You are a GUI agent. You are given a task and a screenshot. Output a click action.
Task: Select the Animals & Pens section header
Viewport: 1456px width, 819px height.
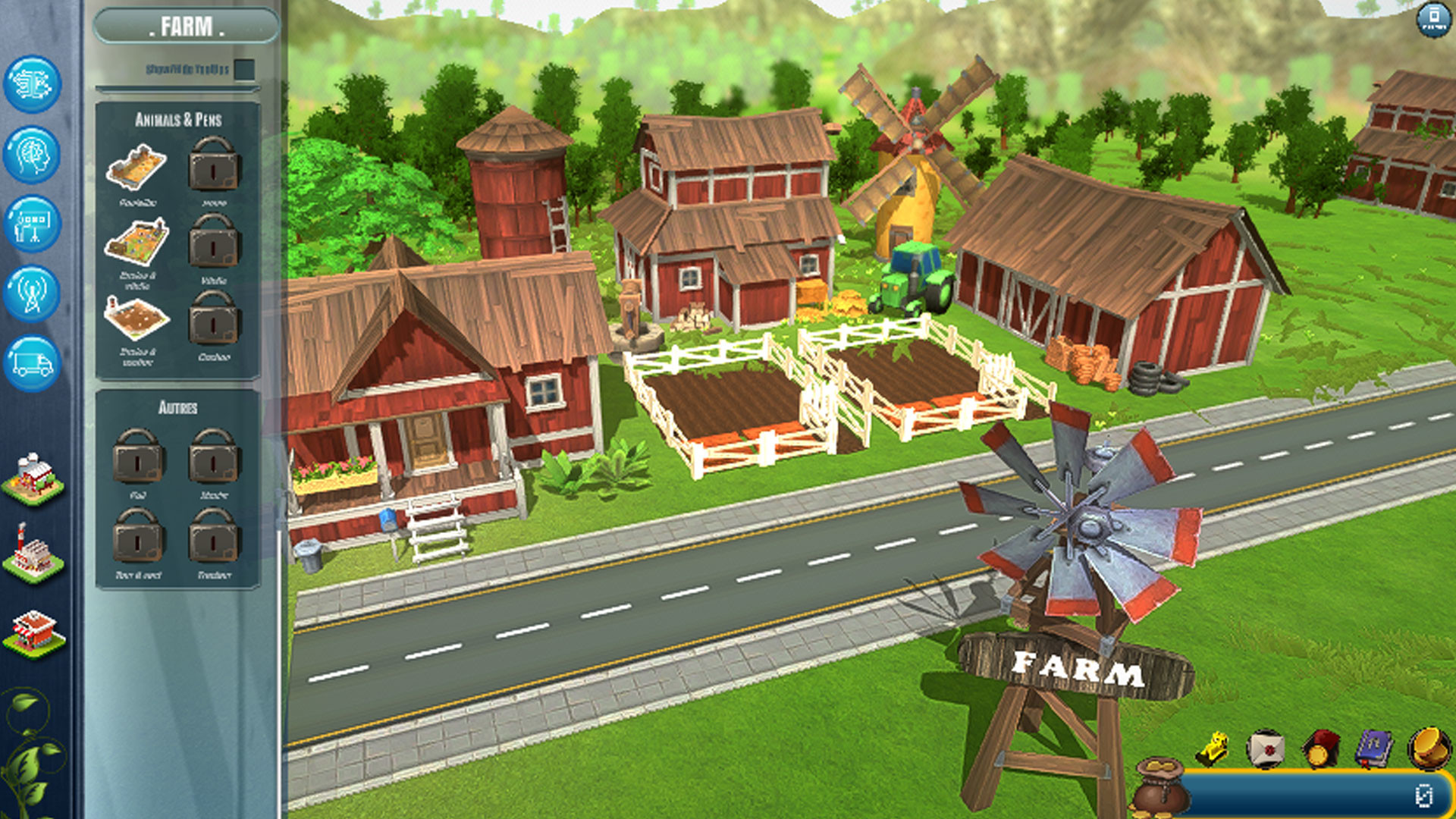178,118
